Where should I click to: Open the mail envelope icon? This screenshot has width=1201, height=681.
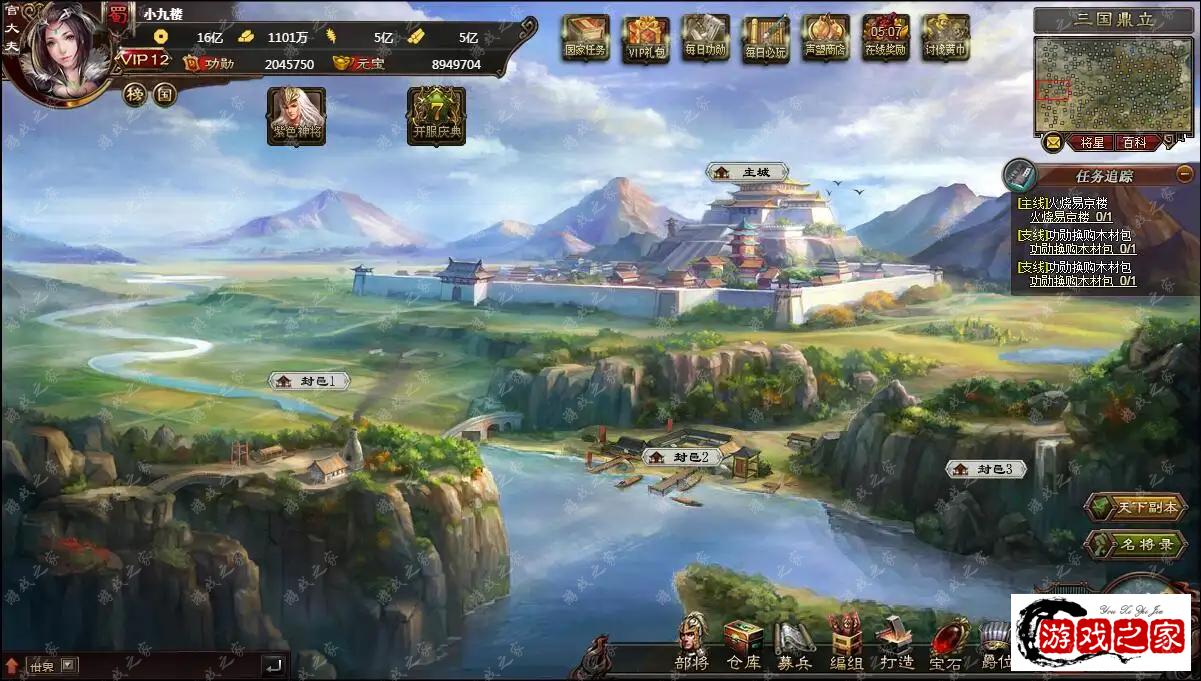click(x=1053, y=142)
